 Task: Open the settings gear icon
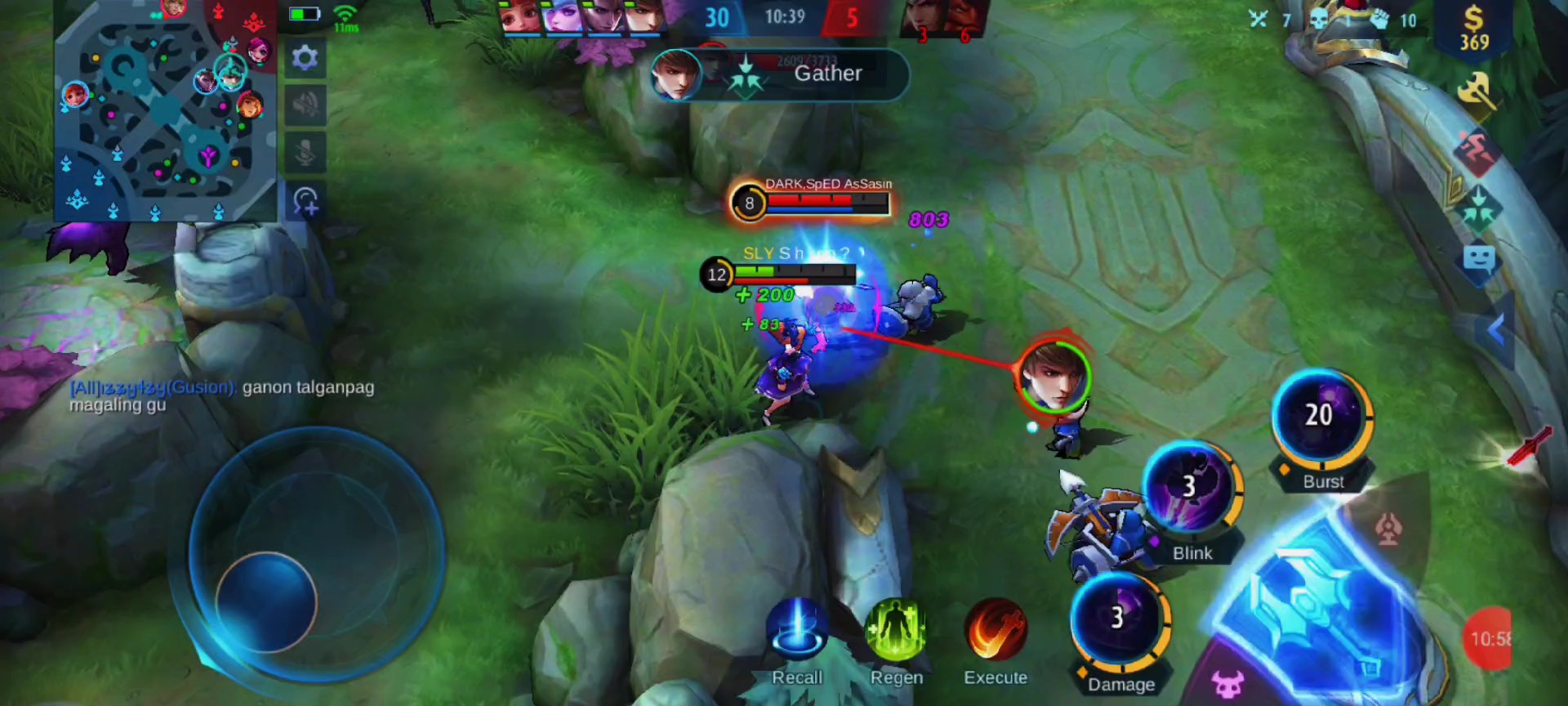(x=305, y=58)
